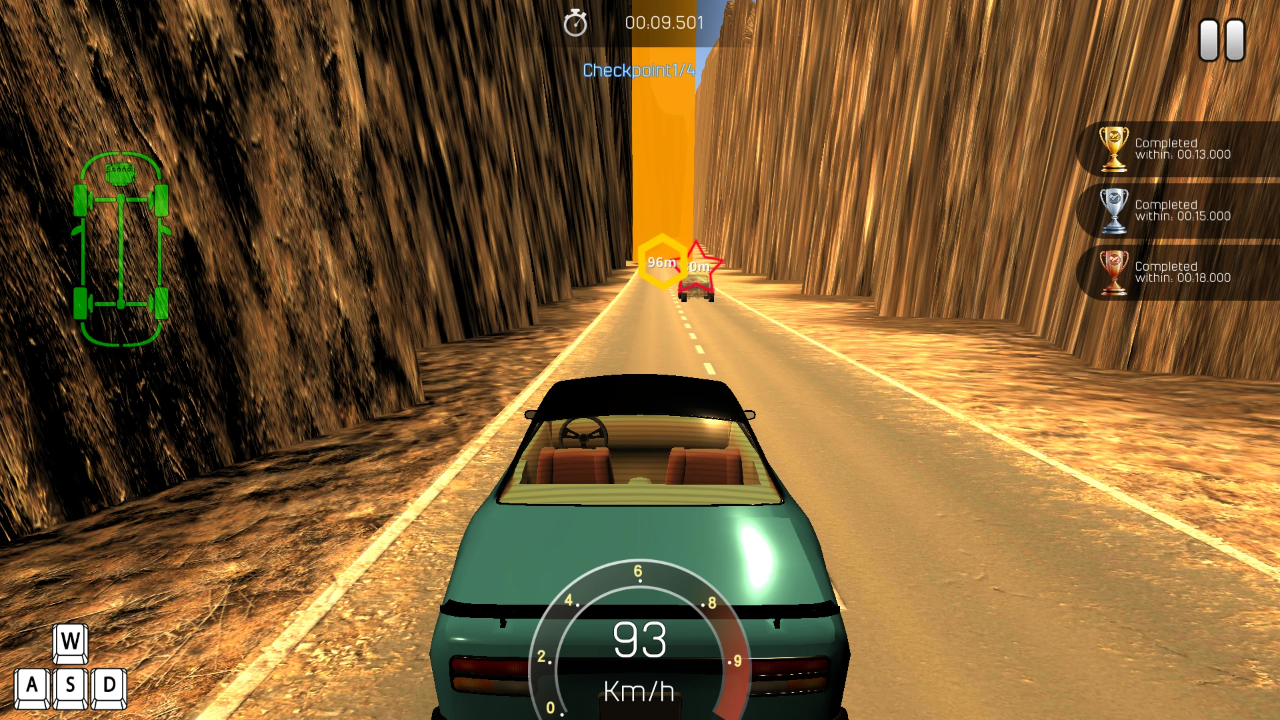
Task: Select the gold trophy icon
Action: click(x=1113, y=150)
